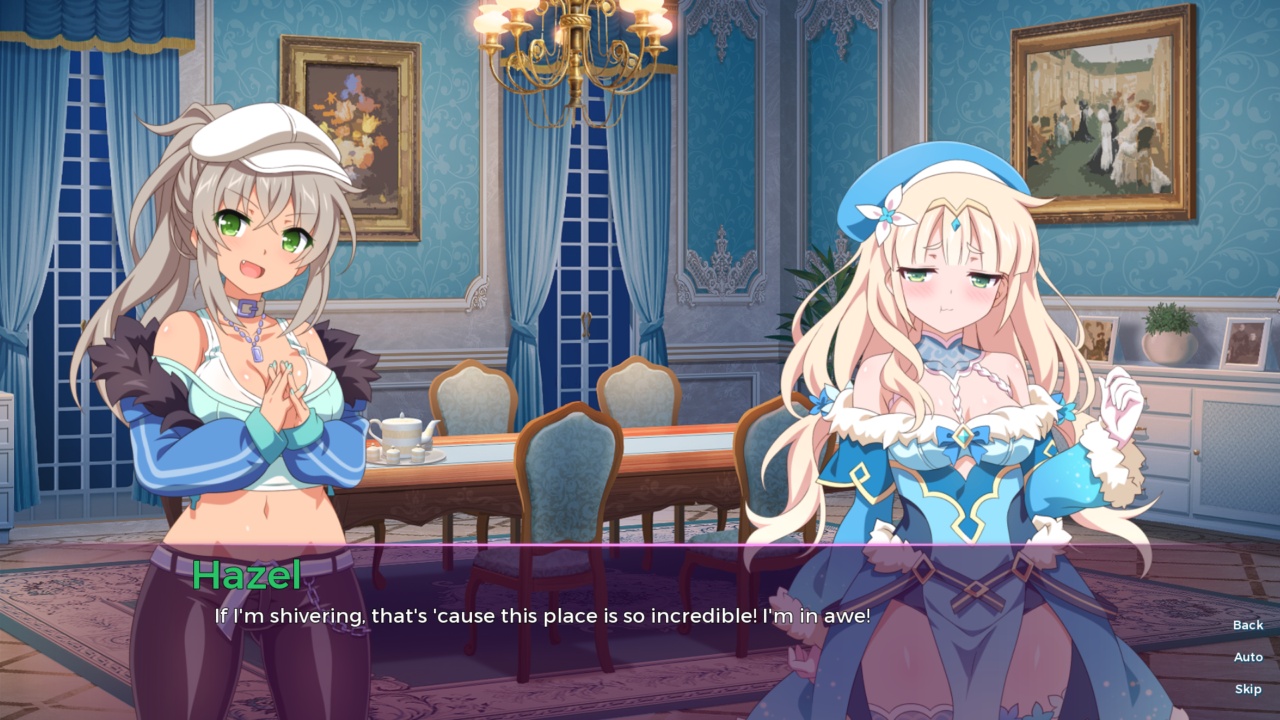Click Hazel's name label above the dialogue
This screenshot has height=720, width=1280.
(243, 577)
